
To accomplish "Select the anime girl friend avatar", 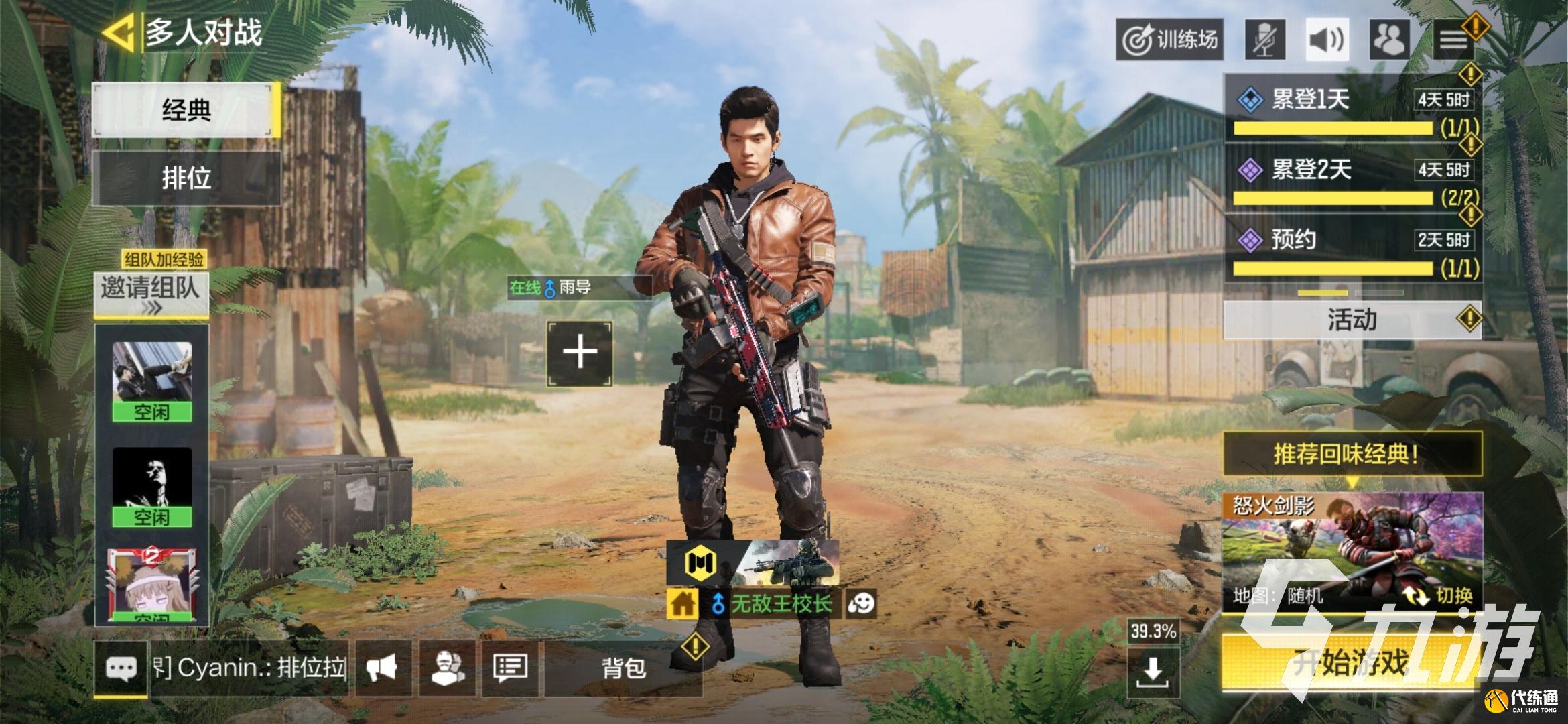I will click(151, 583).
